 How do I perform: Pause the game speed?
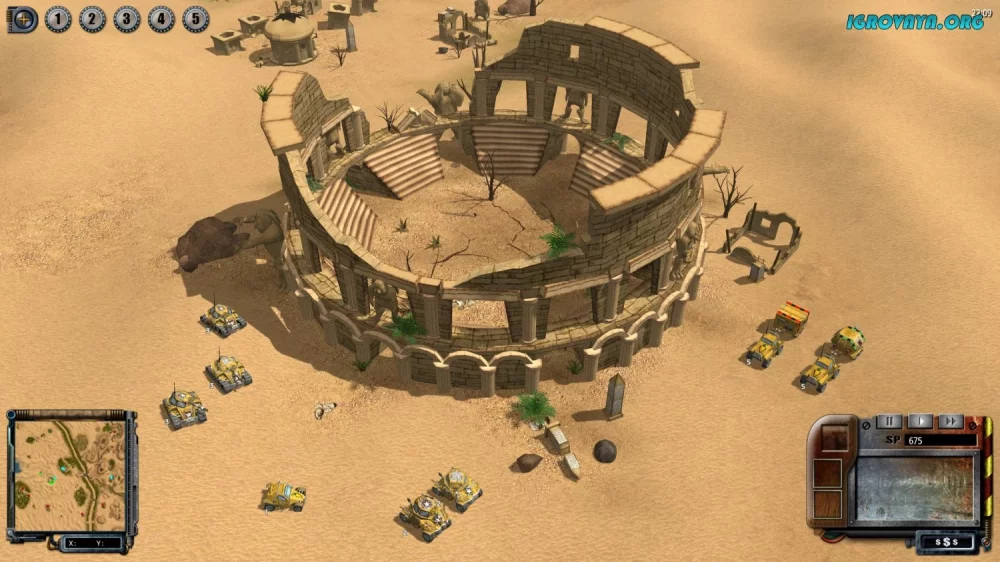click(x=889, y=422)
